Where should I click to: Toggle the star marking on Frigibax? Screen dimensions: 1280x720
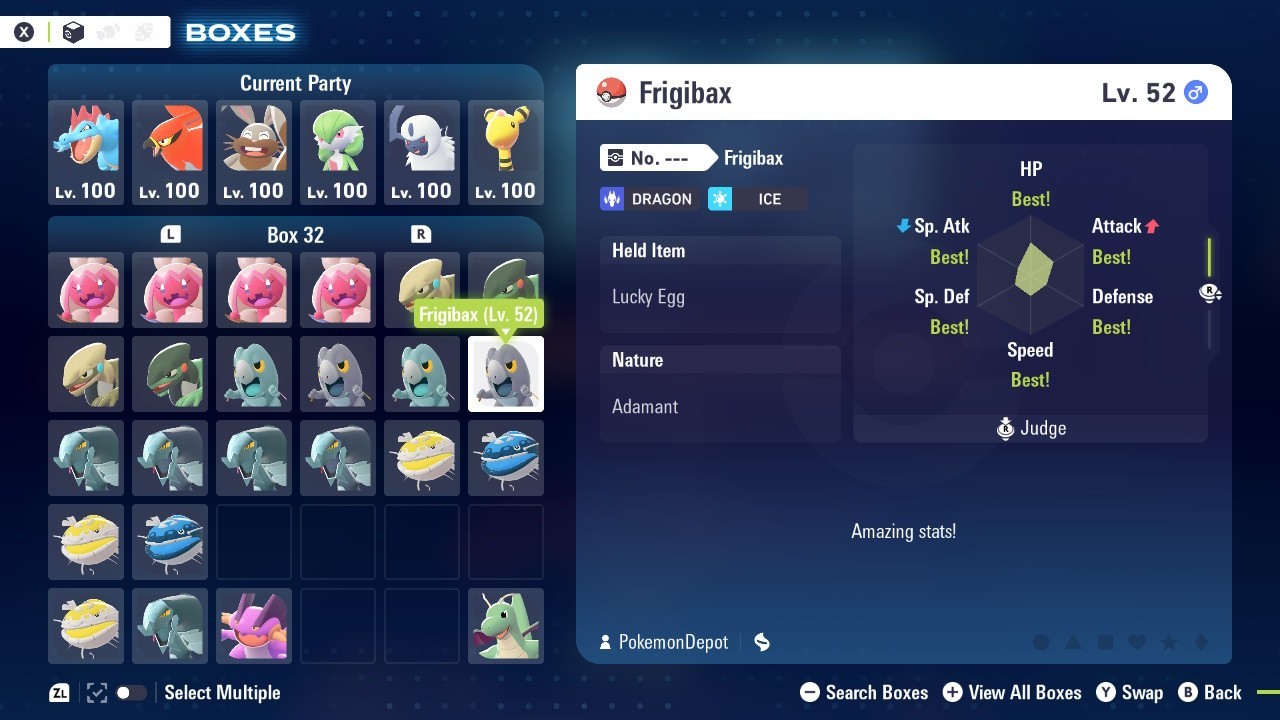(1169, 643)
